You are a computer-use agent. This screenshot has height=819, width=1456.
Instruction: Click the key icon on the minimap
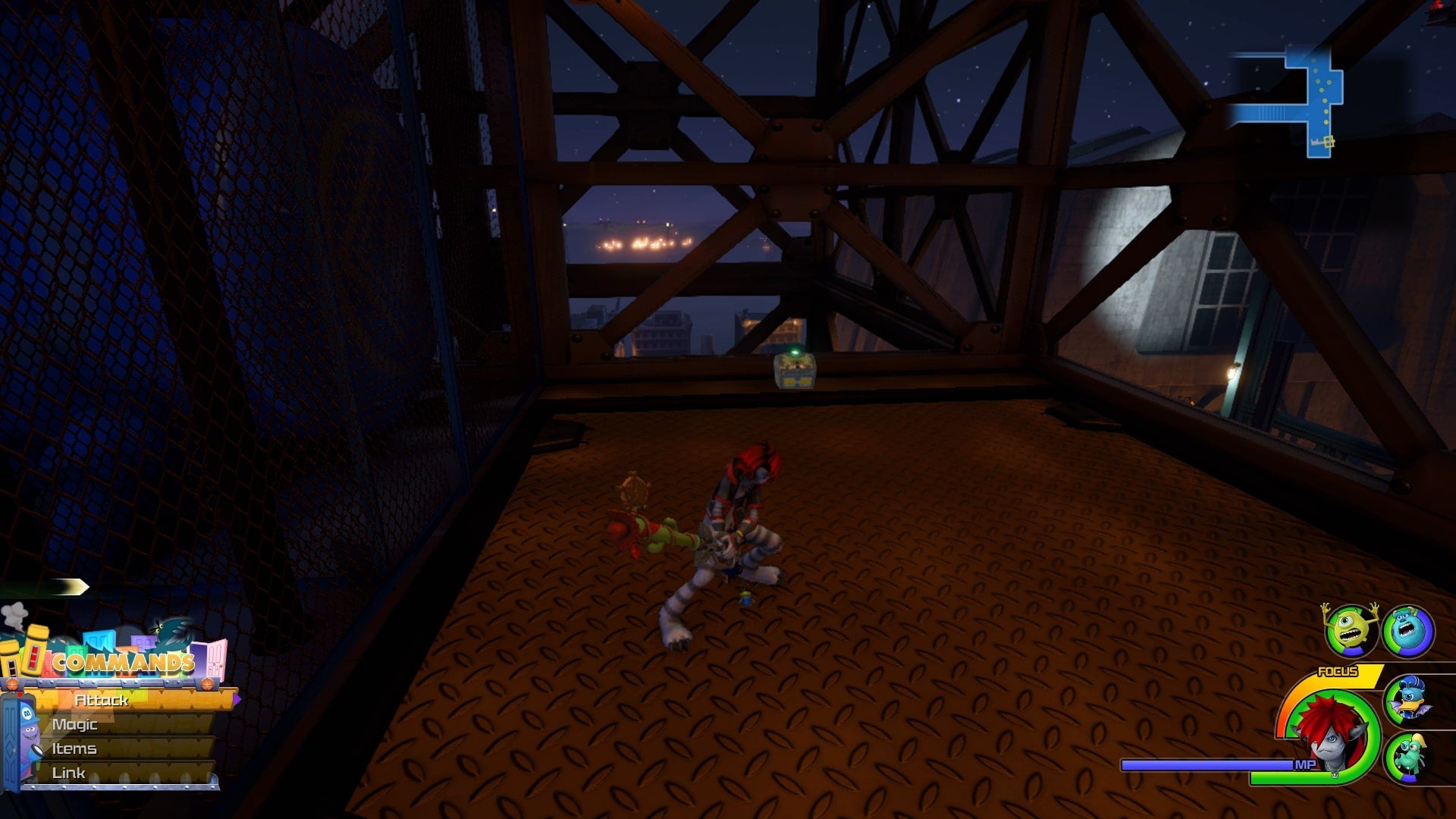pos(1326,142)
